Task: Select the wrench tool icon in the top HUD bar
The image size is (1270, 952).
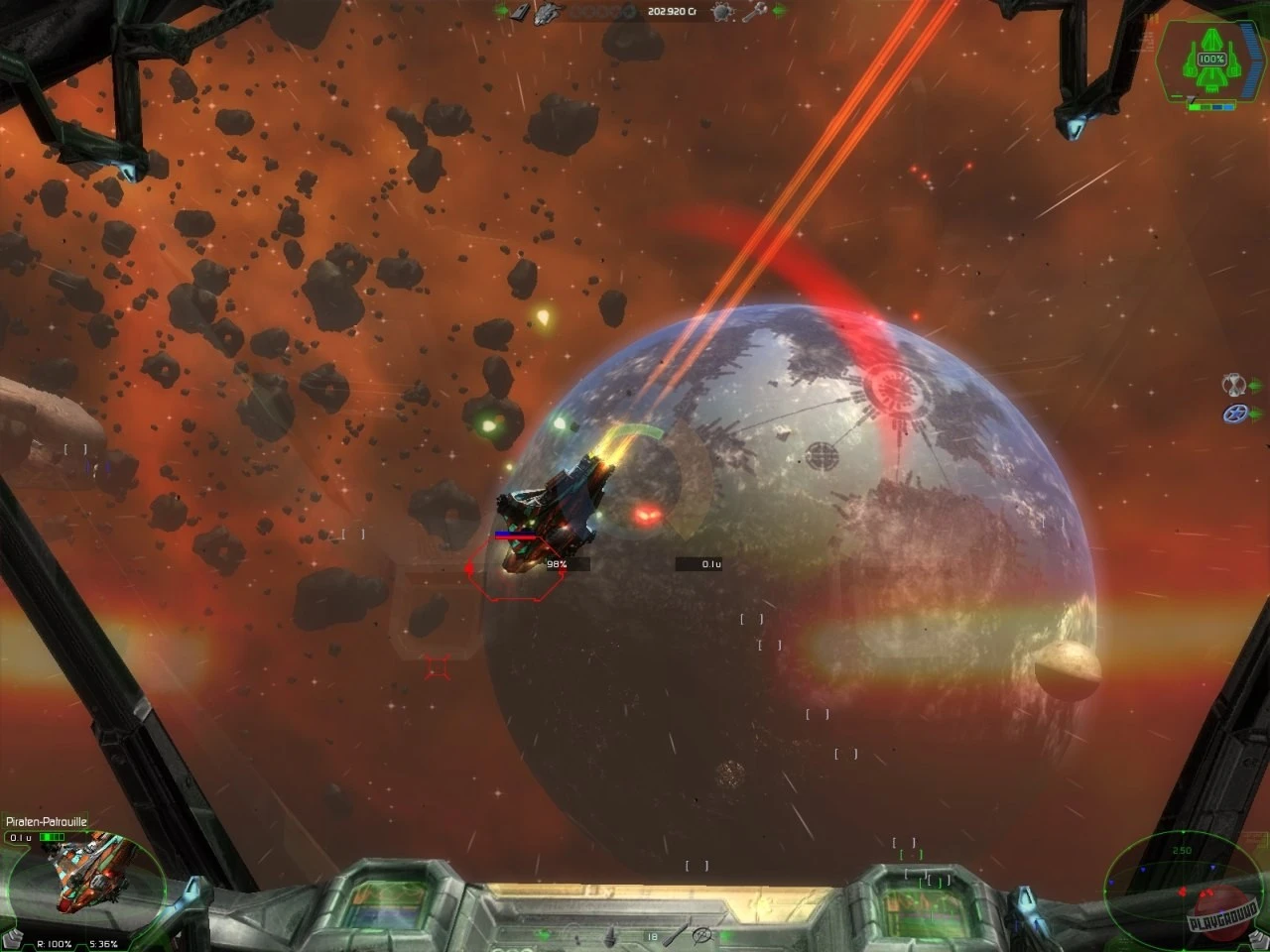Action: pyautogui.click(x=752, y=12)
